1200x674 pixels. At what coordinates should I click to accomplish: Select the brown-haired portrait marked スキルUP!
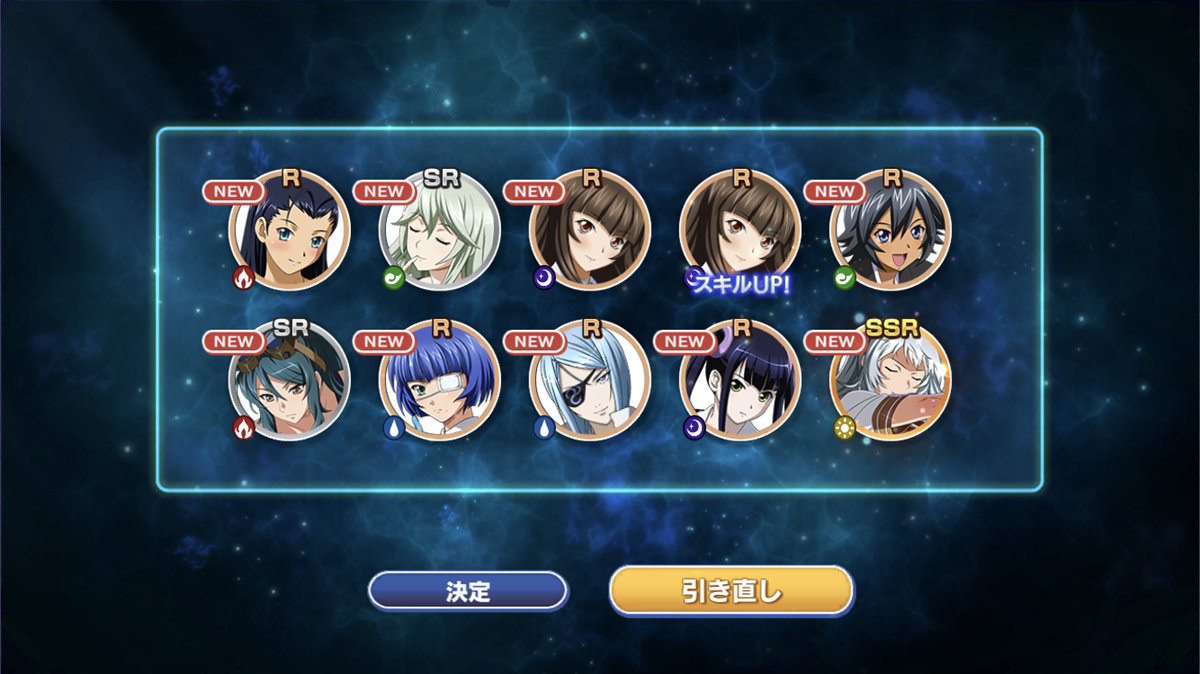click(x=740, y=231)
